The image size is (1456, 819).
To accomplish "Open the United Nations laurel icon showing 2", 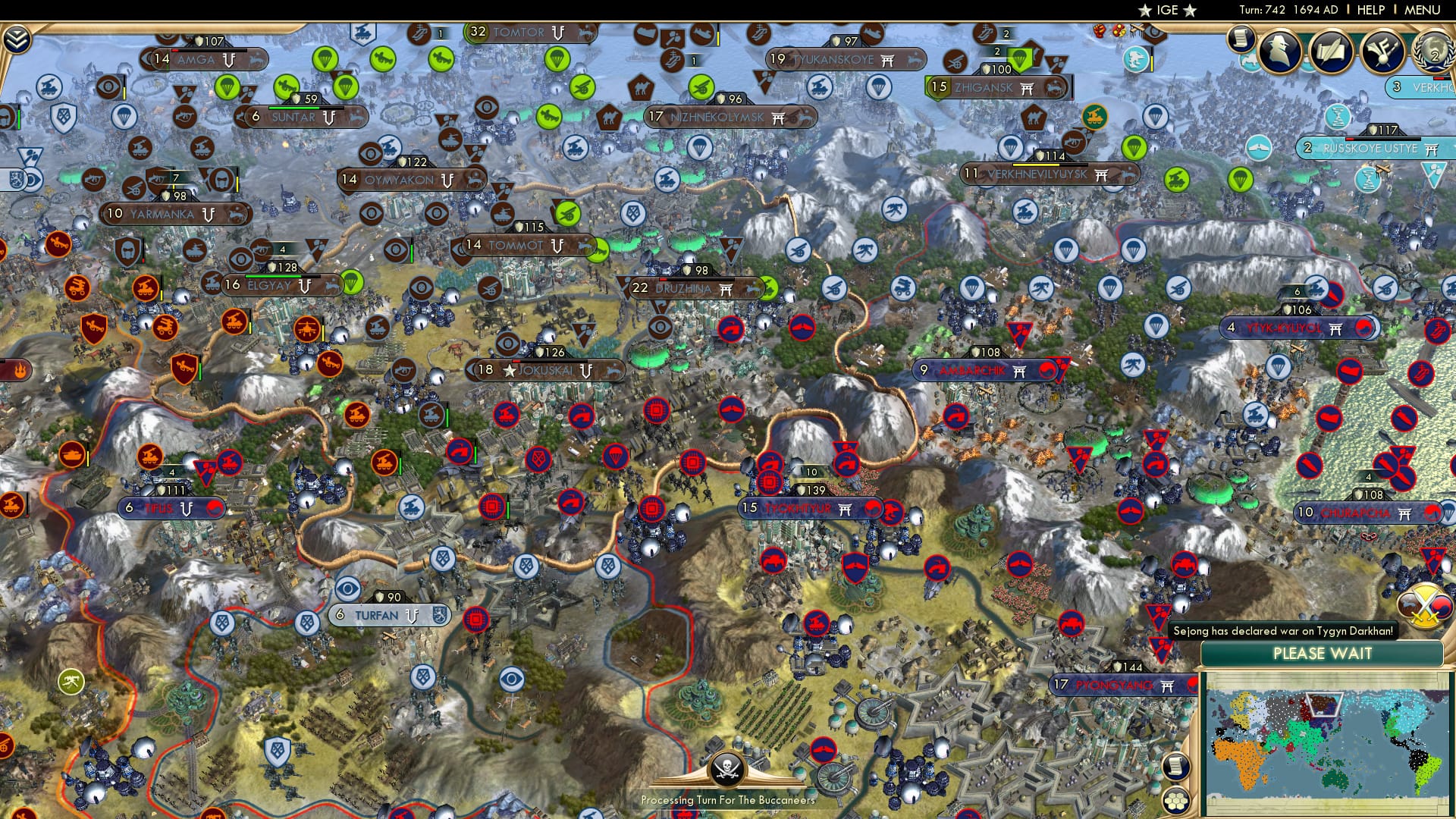I will tap(1436, 53).
